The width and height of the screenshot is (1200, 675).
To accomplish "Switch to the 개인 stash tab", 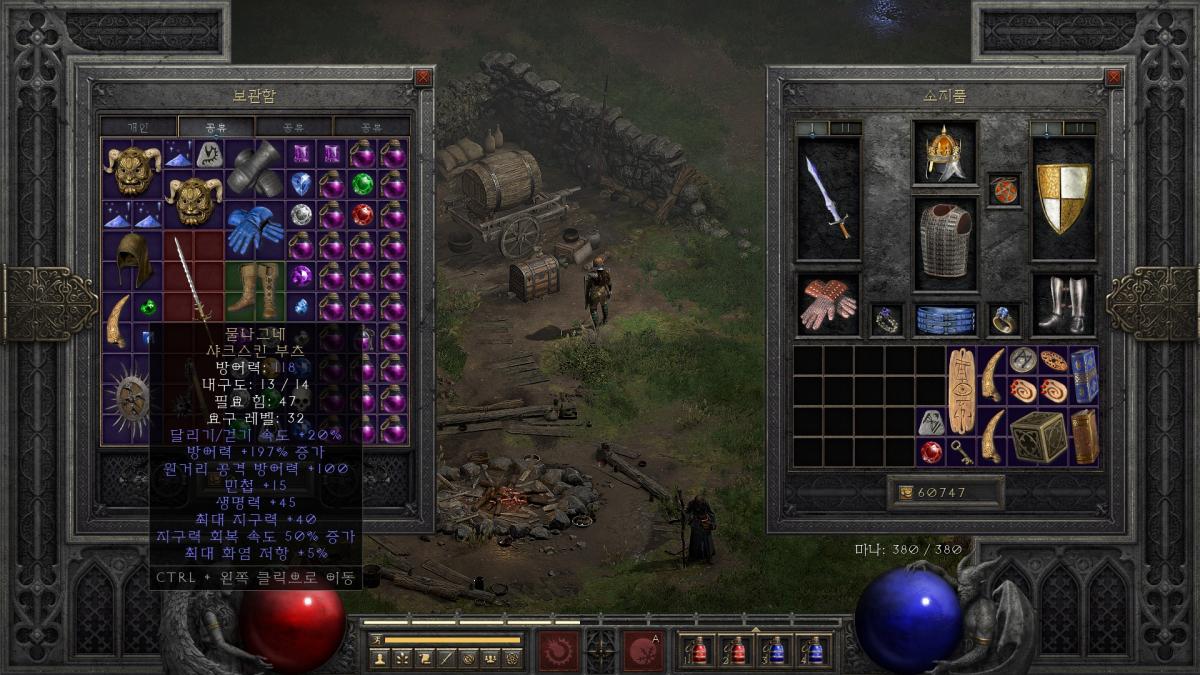I will click(138, 127).
